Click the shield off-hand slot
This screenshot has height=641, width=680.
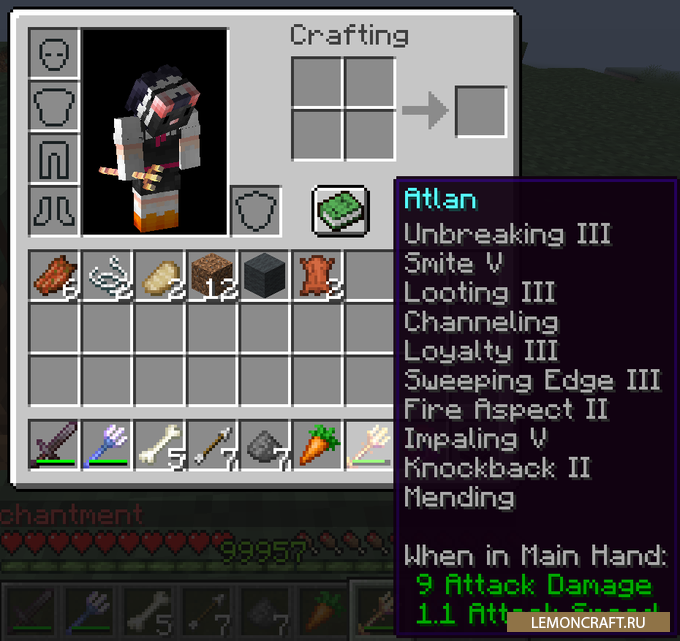pyautogui.click(x=255, y=211)
